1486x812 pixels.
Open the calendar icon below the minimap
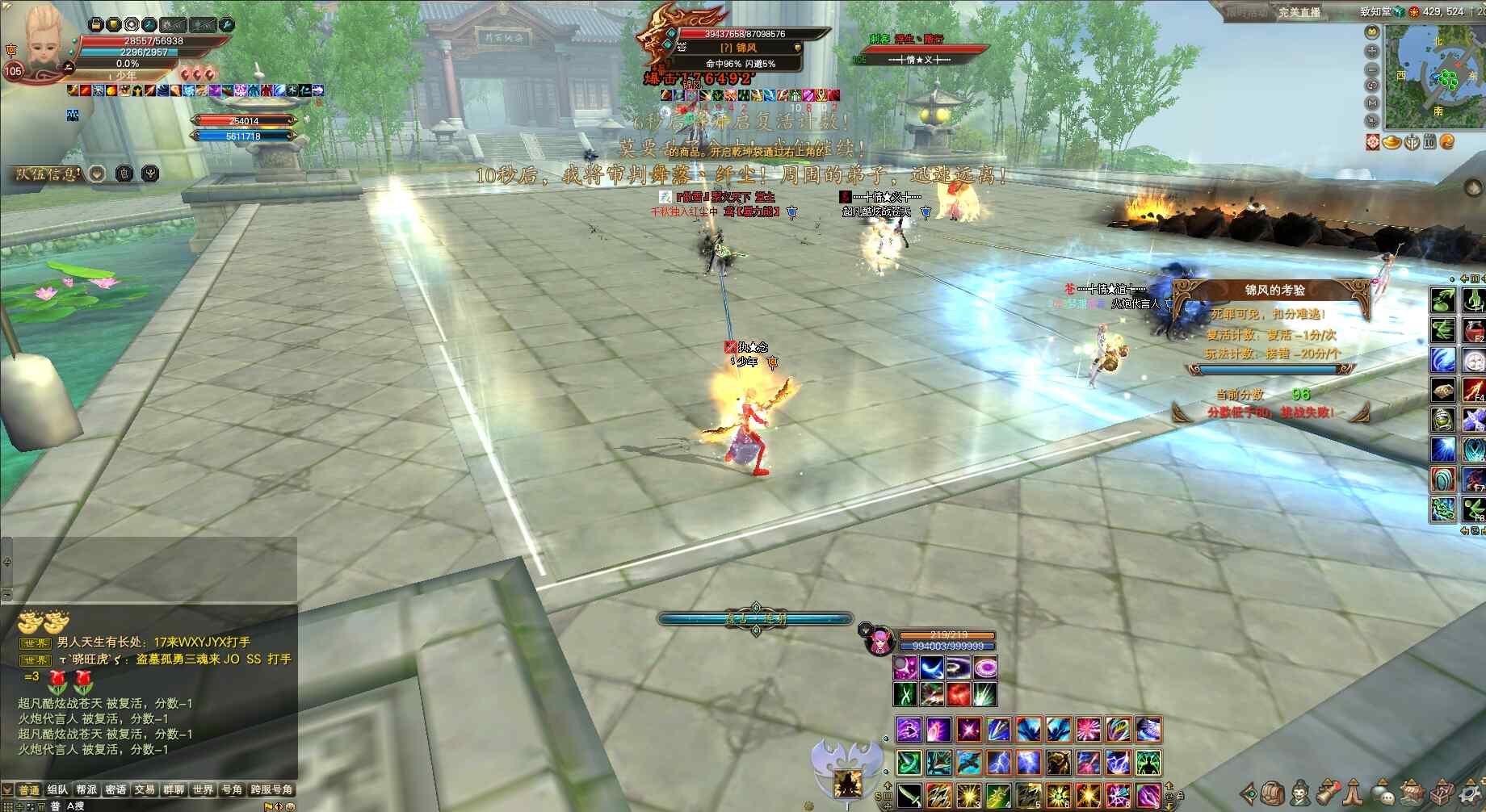coord(1429,142)
